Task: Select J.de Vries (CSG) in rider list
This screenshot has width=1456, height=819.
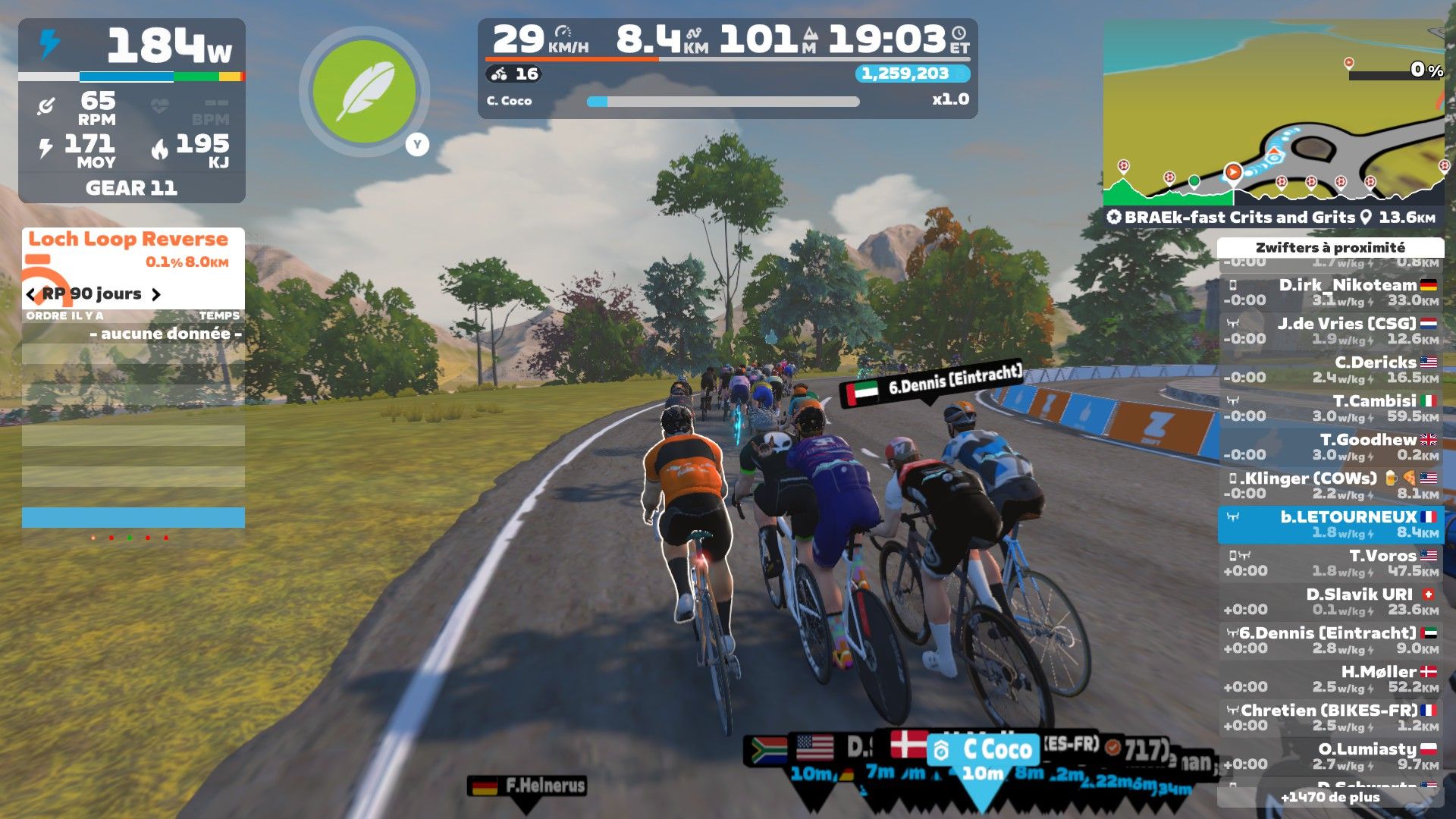Action: tap(1331, 331)
